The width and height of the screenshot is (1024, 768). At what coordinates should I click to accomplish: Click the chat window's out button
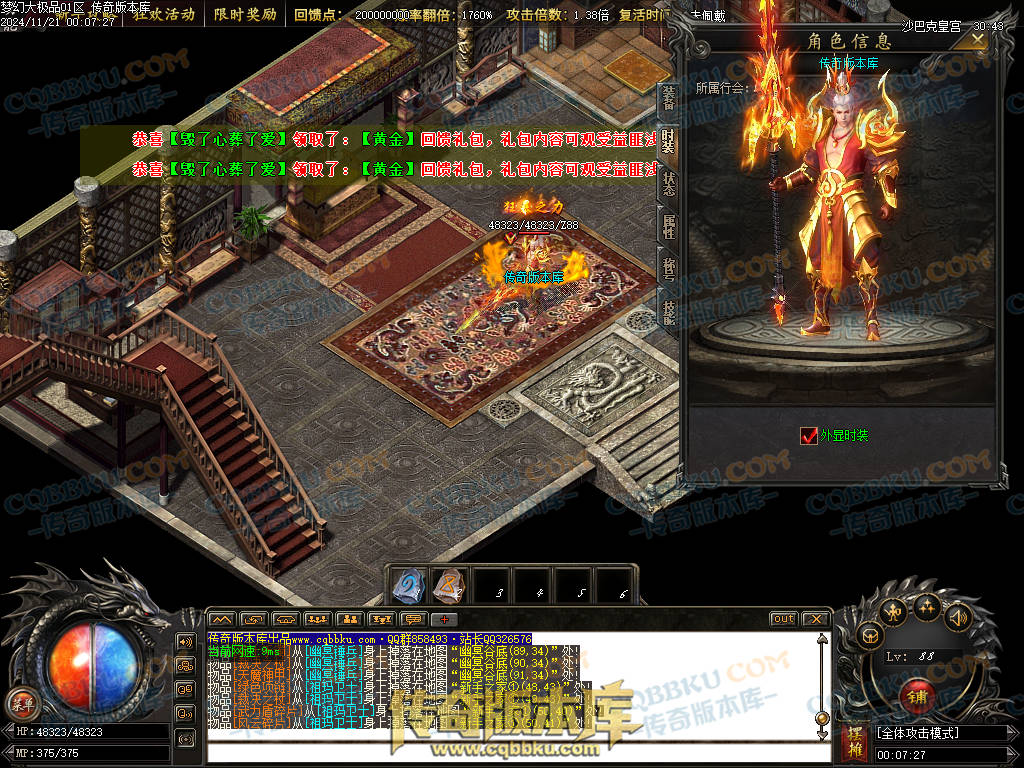coord(783,619)
